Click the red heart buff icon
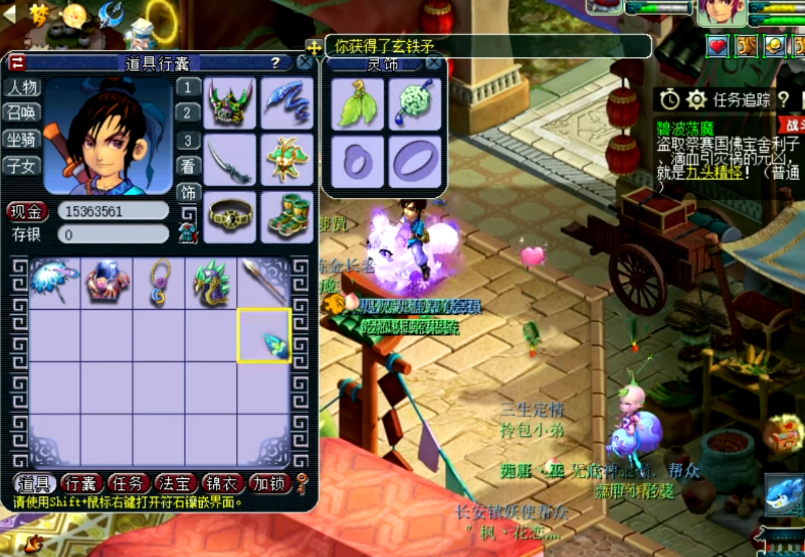This screenshot has width=805, height=557. click(717, 46)
